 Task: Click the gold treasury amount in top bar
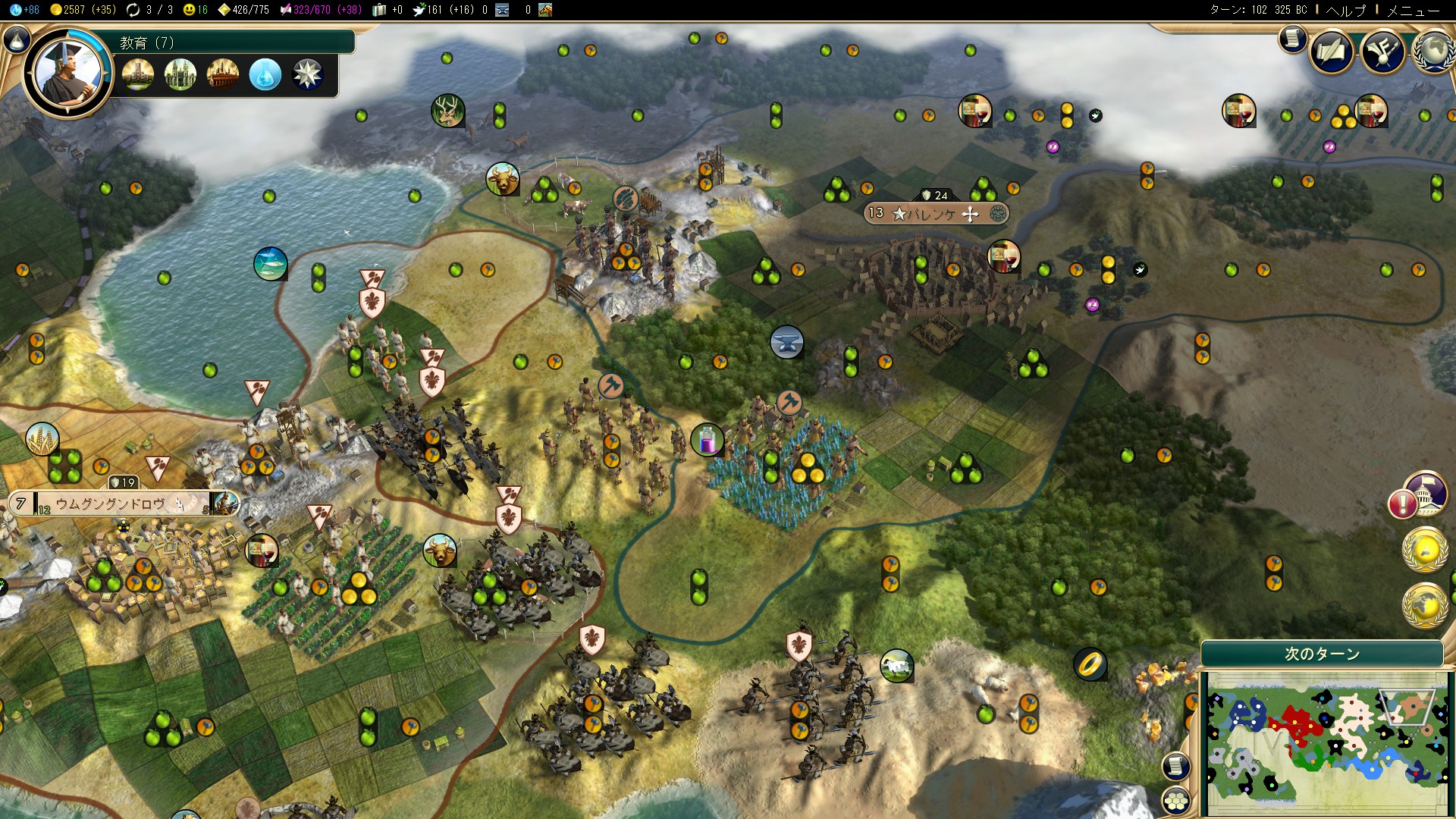coord(83,10)
